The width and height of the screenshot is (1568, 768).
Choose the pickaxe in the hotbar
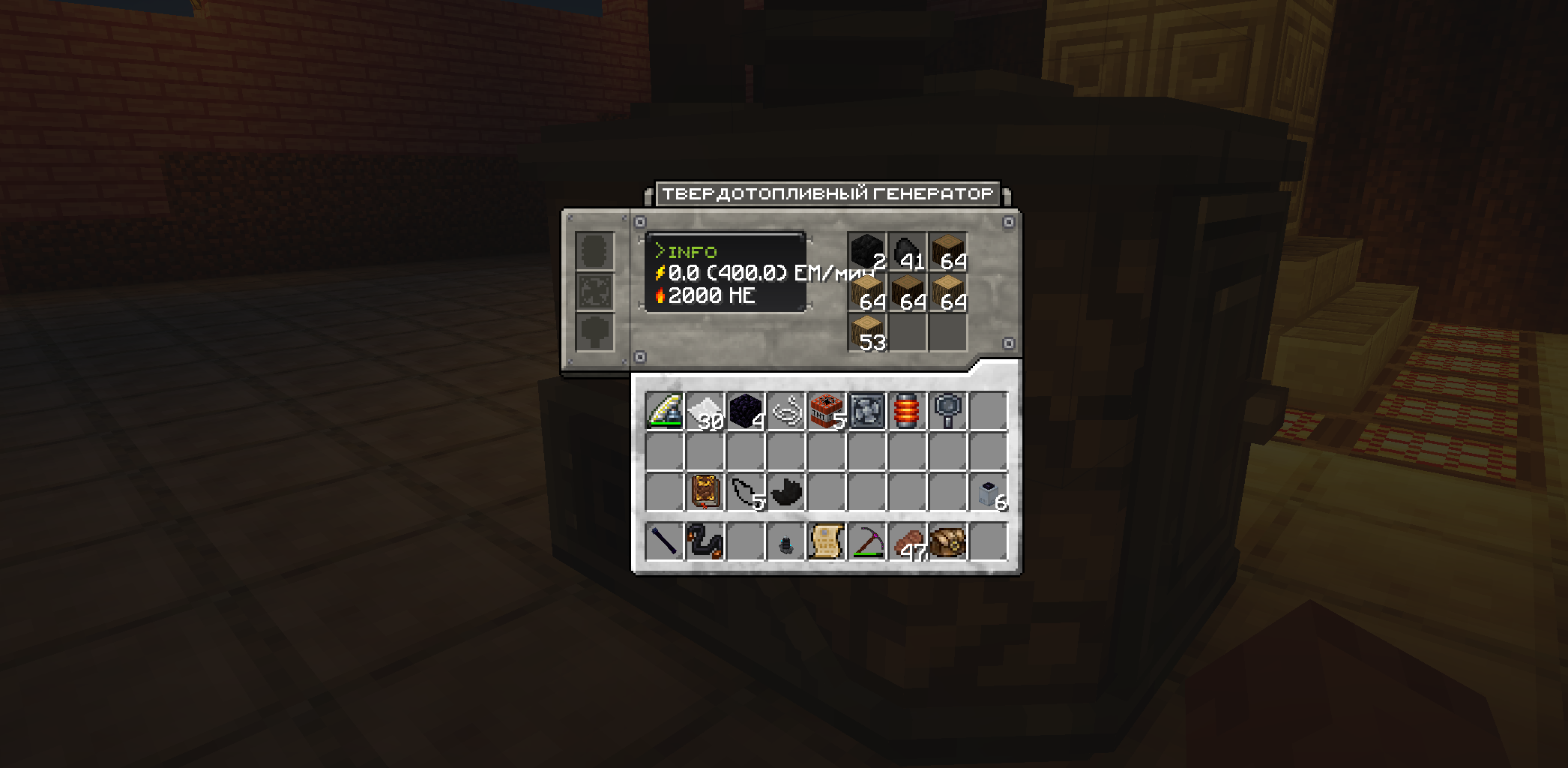pyautogui.click(x=867, y=541)
